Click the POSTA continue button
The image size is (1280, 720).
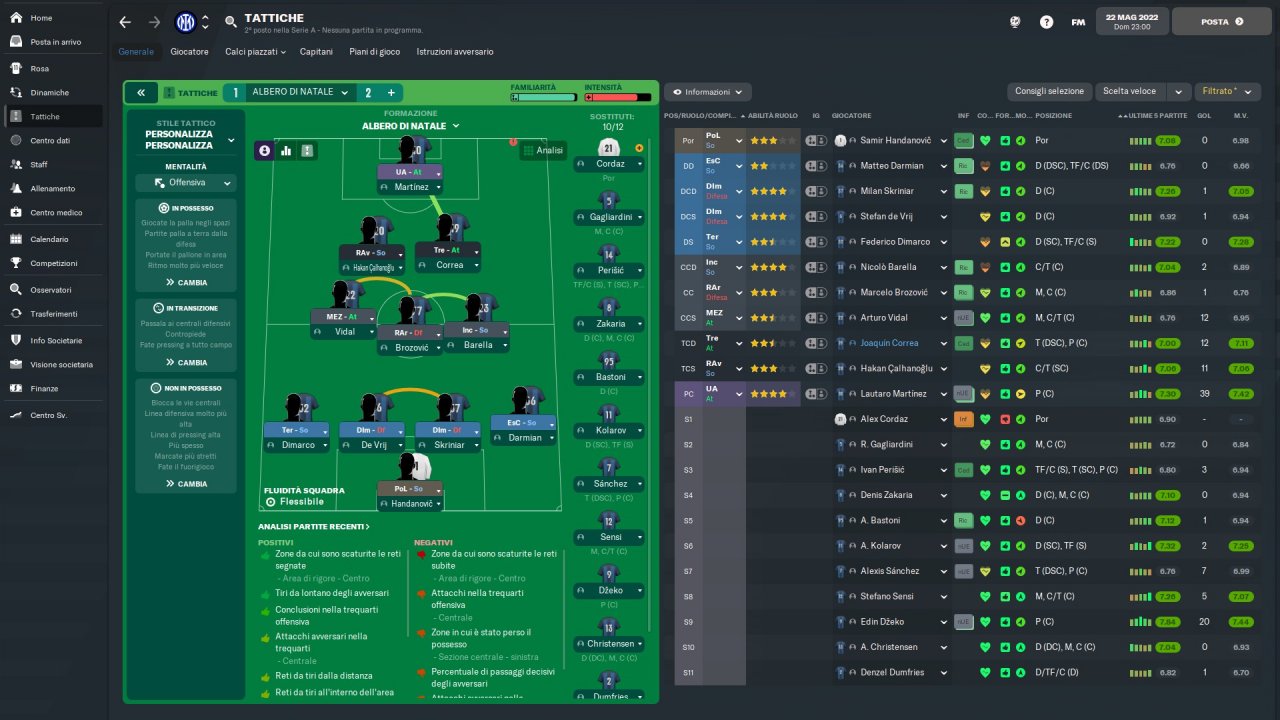coord(1221,21)
